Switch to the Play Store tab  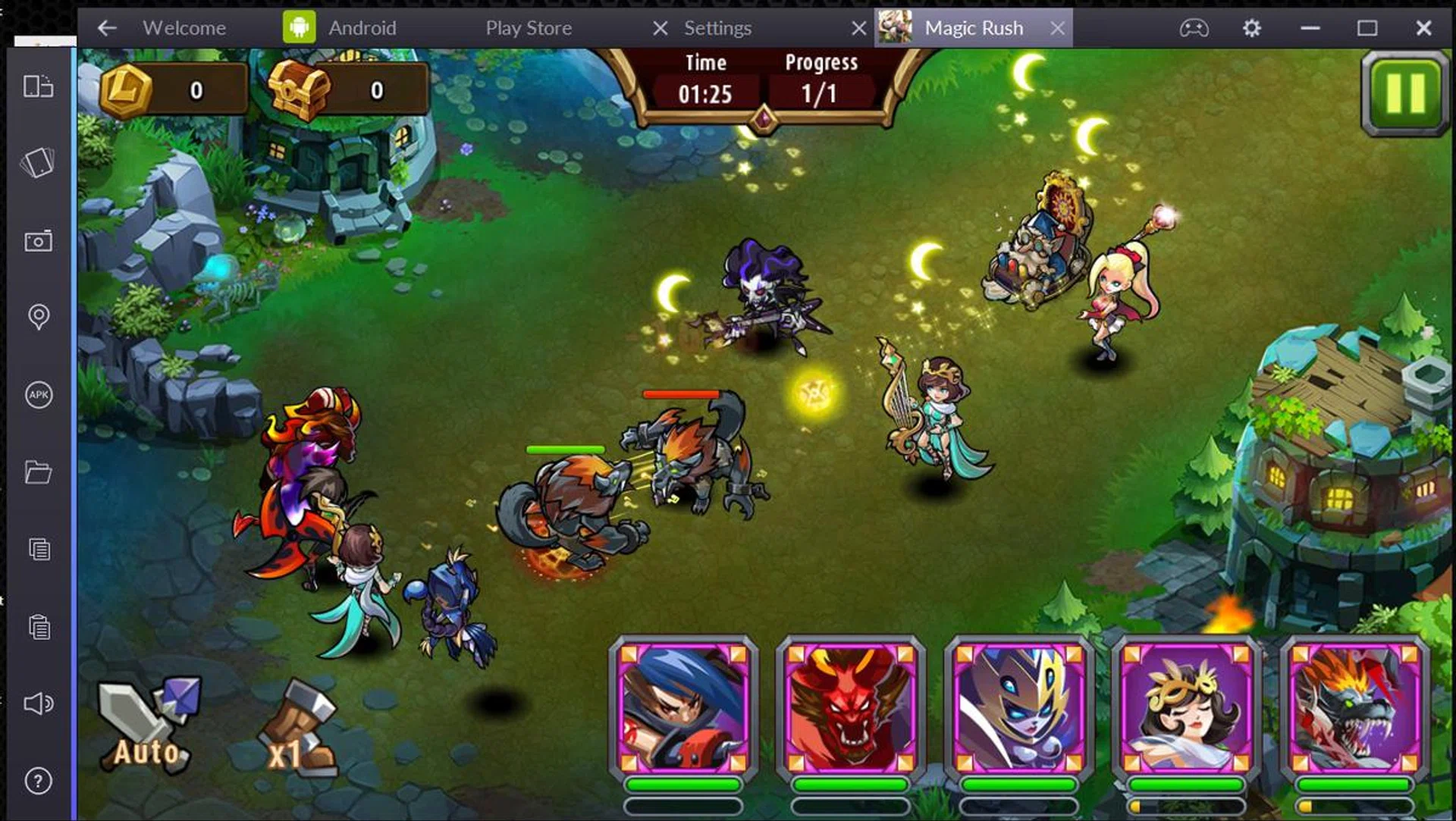tap(529, 28)
